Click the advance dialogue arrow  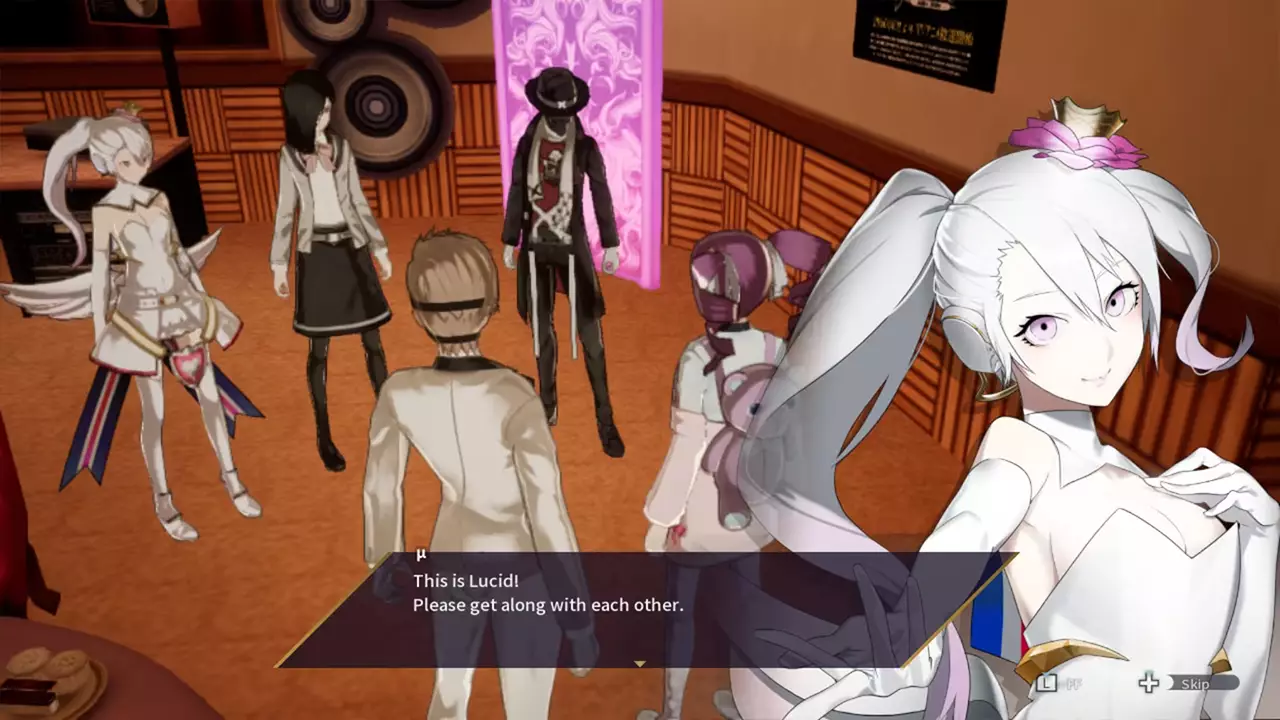[x=638, y=662]
